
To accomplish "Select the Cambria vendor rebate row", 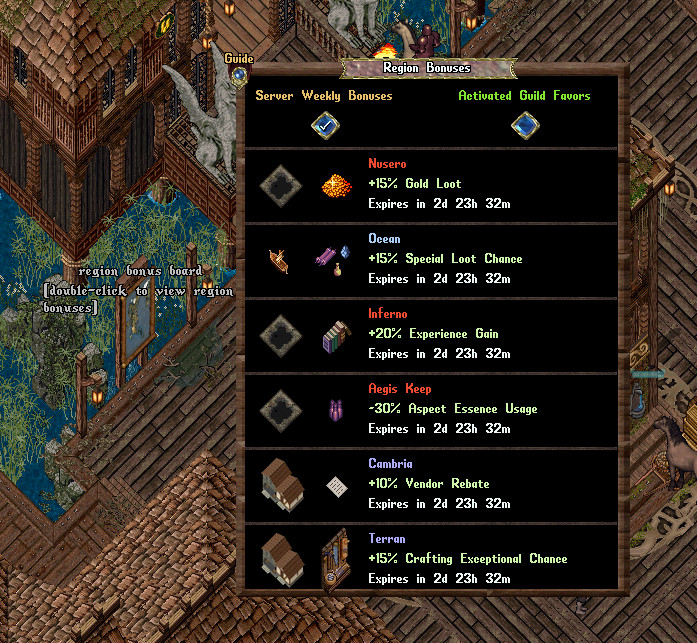I will (432, 484).
